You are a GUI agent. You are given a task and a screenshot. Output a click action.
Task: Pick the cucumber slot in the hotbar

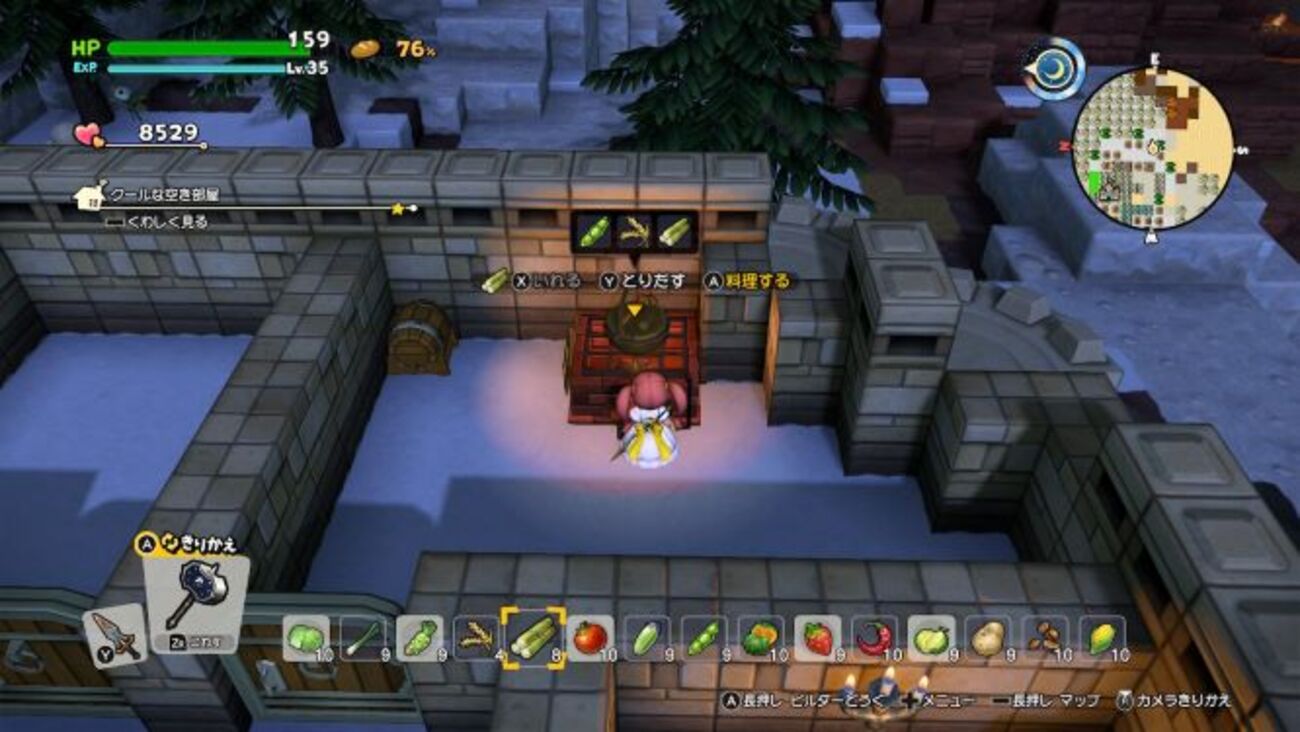[x=647, y=637]
